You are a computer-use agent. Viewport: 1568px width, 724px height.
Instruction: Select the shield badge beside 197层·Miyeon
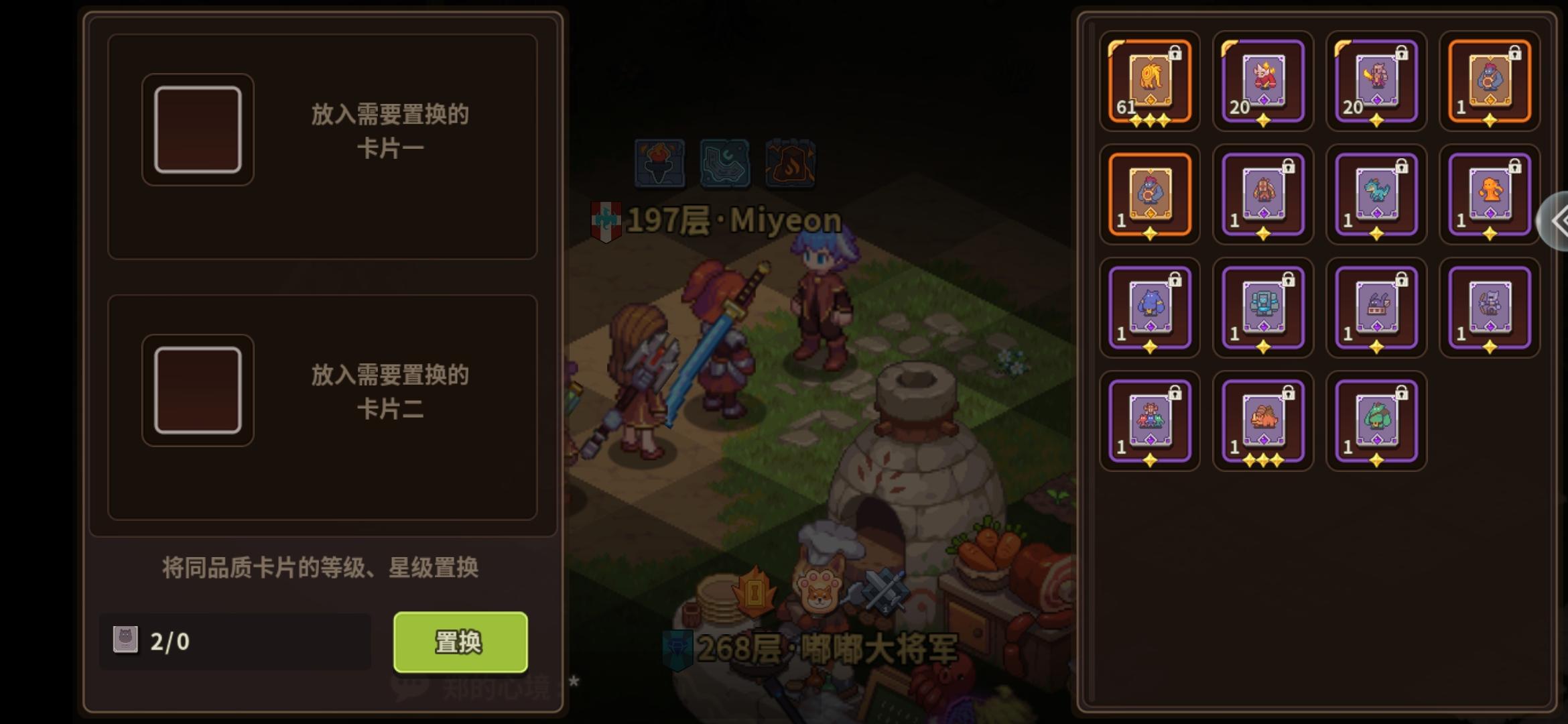point(606,218)
